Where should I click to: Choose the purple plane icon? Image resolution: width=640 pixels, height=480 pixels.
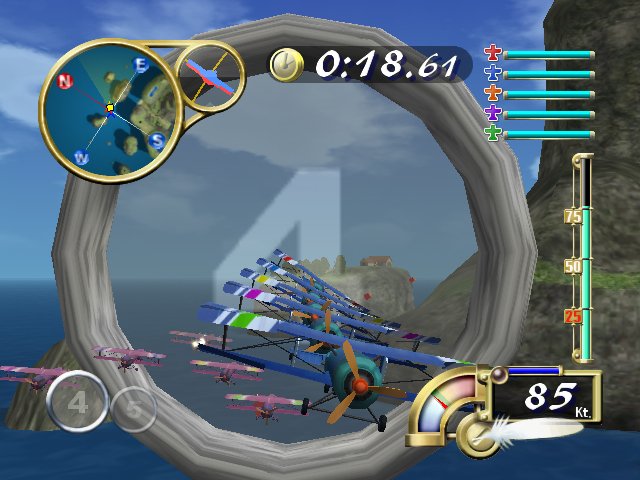[492, 114]
